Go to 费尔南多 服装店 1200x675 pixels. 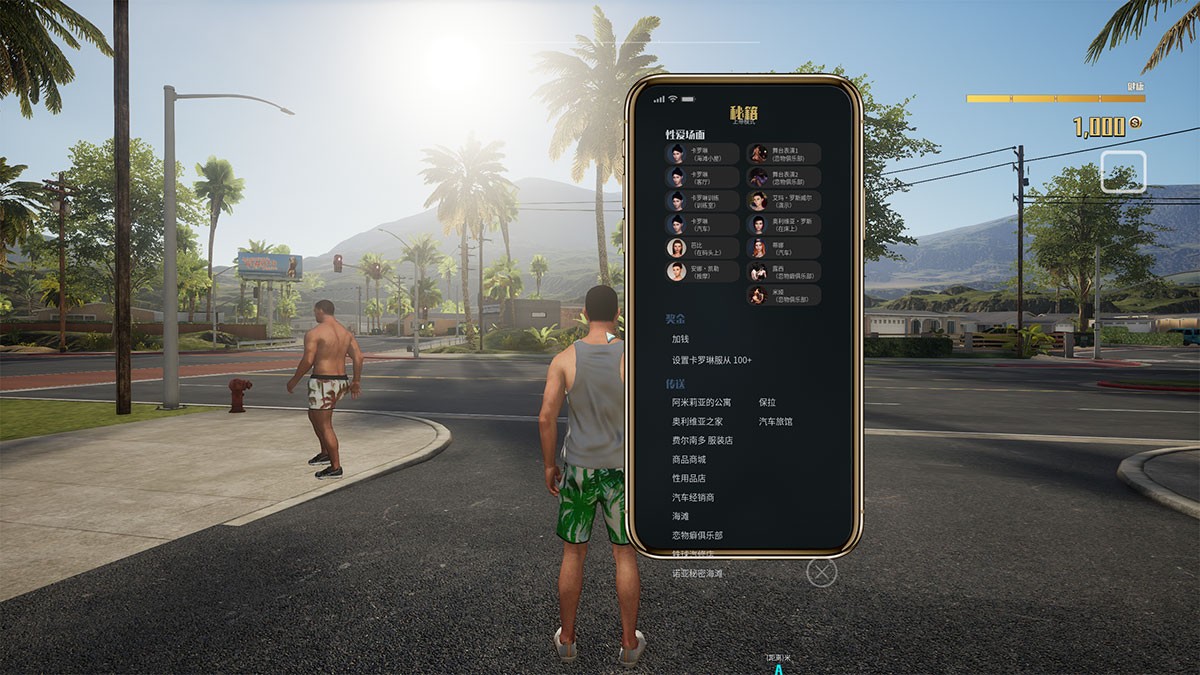[702, 440]
